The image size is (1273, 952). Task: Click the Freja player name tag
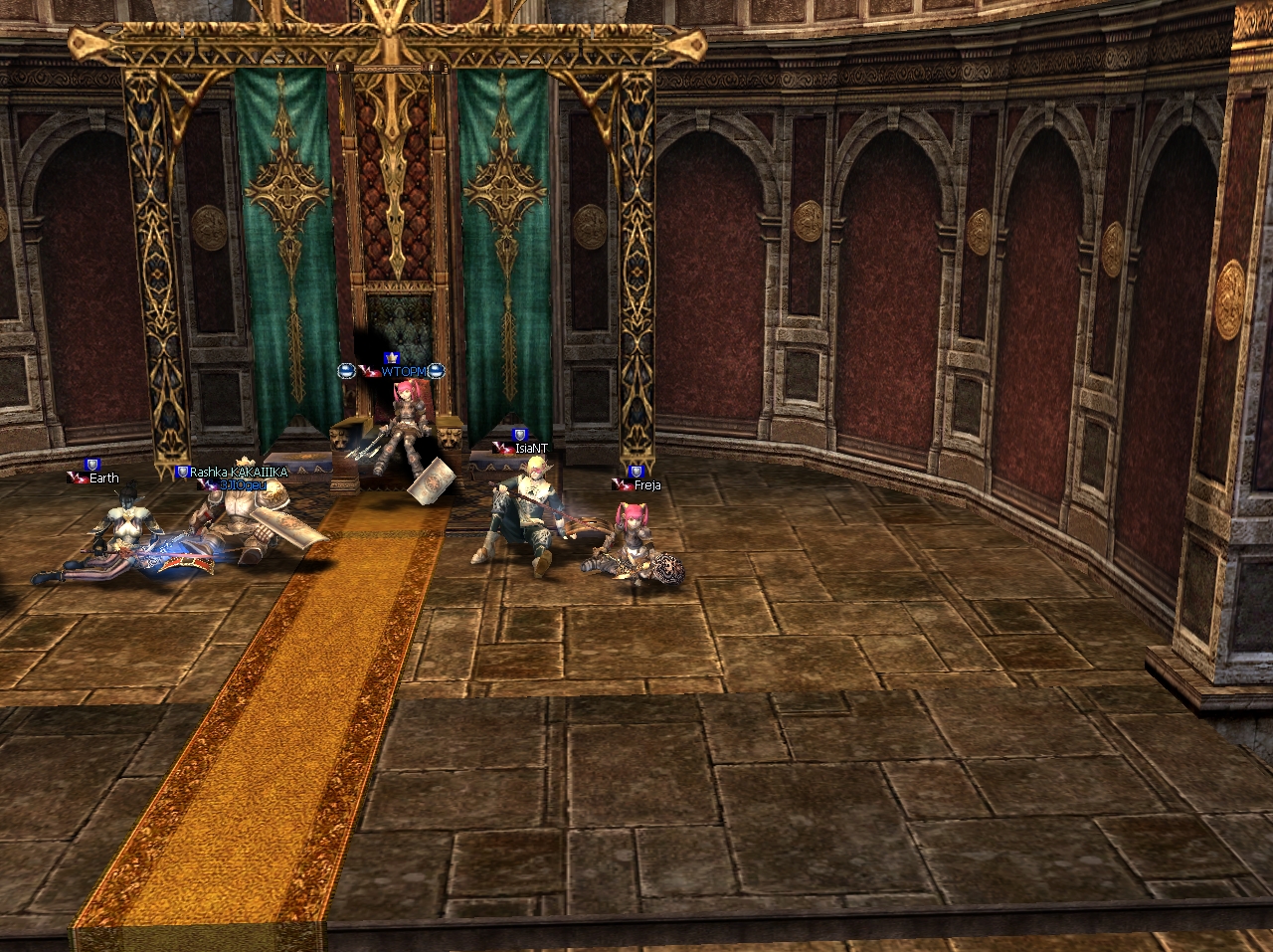647,485
